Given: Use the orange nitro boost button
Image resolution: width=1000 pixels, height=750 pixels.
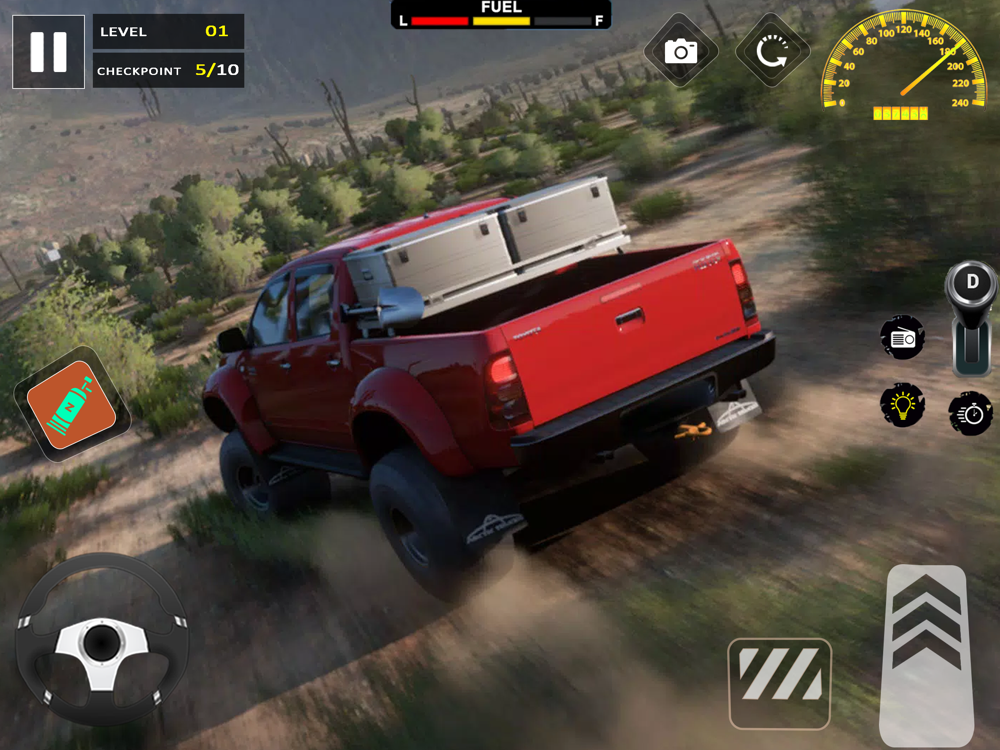Looking at the screenshot, I should 72,404.
